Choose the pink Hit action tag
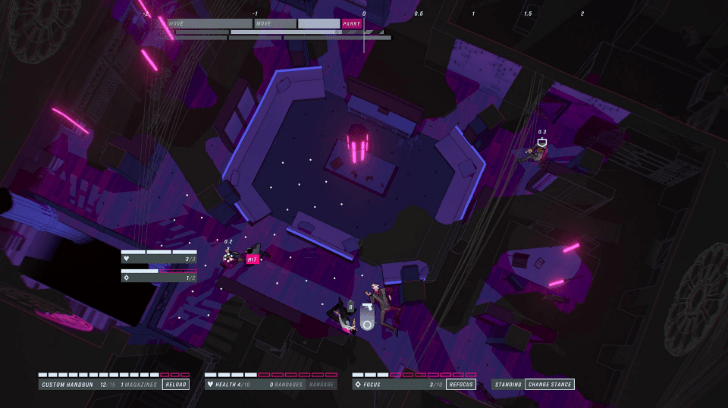The height and width of the screenshot is (408, 728). [252, 258]
